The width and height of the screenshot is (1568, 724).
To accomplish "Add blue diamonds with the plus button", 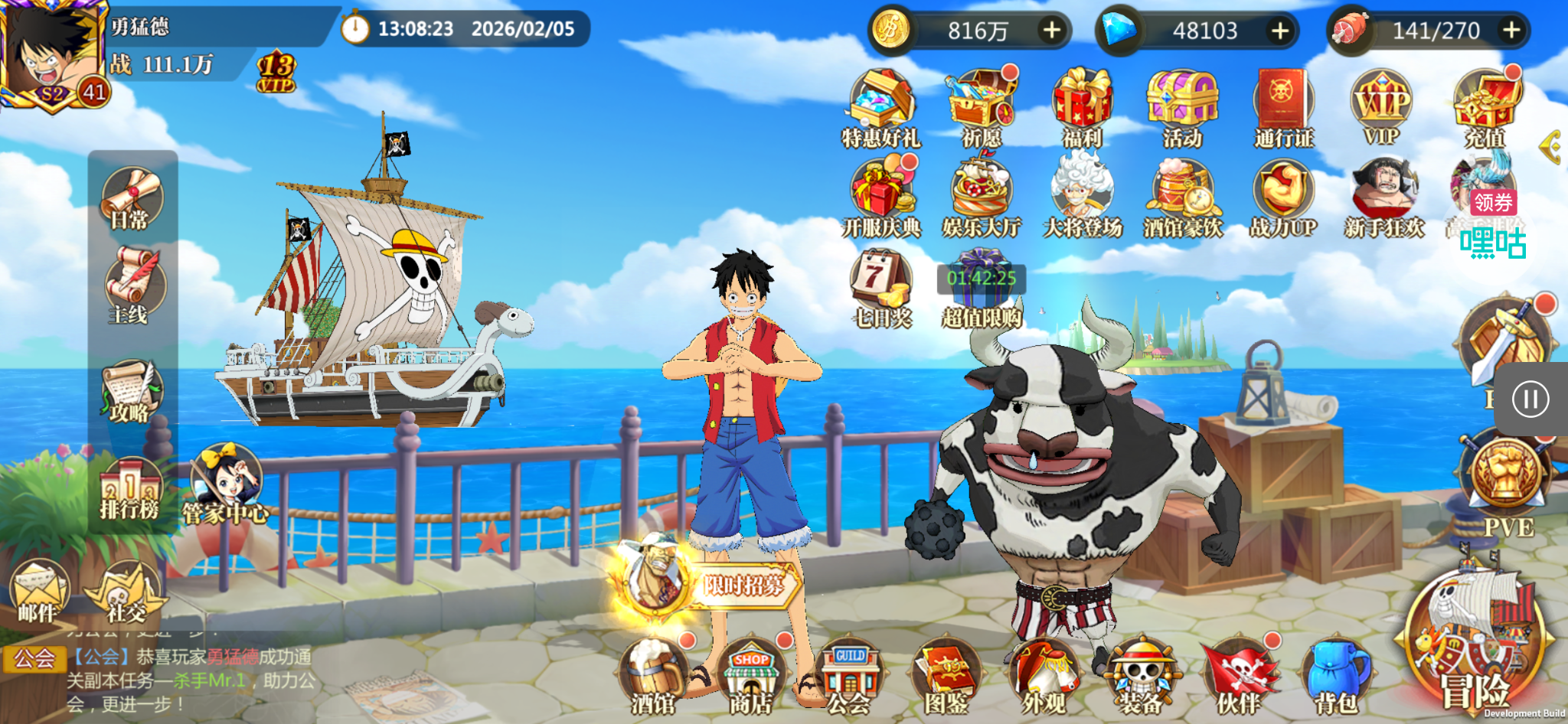I will [1280, 31].
